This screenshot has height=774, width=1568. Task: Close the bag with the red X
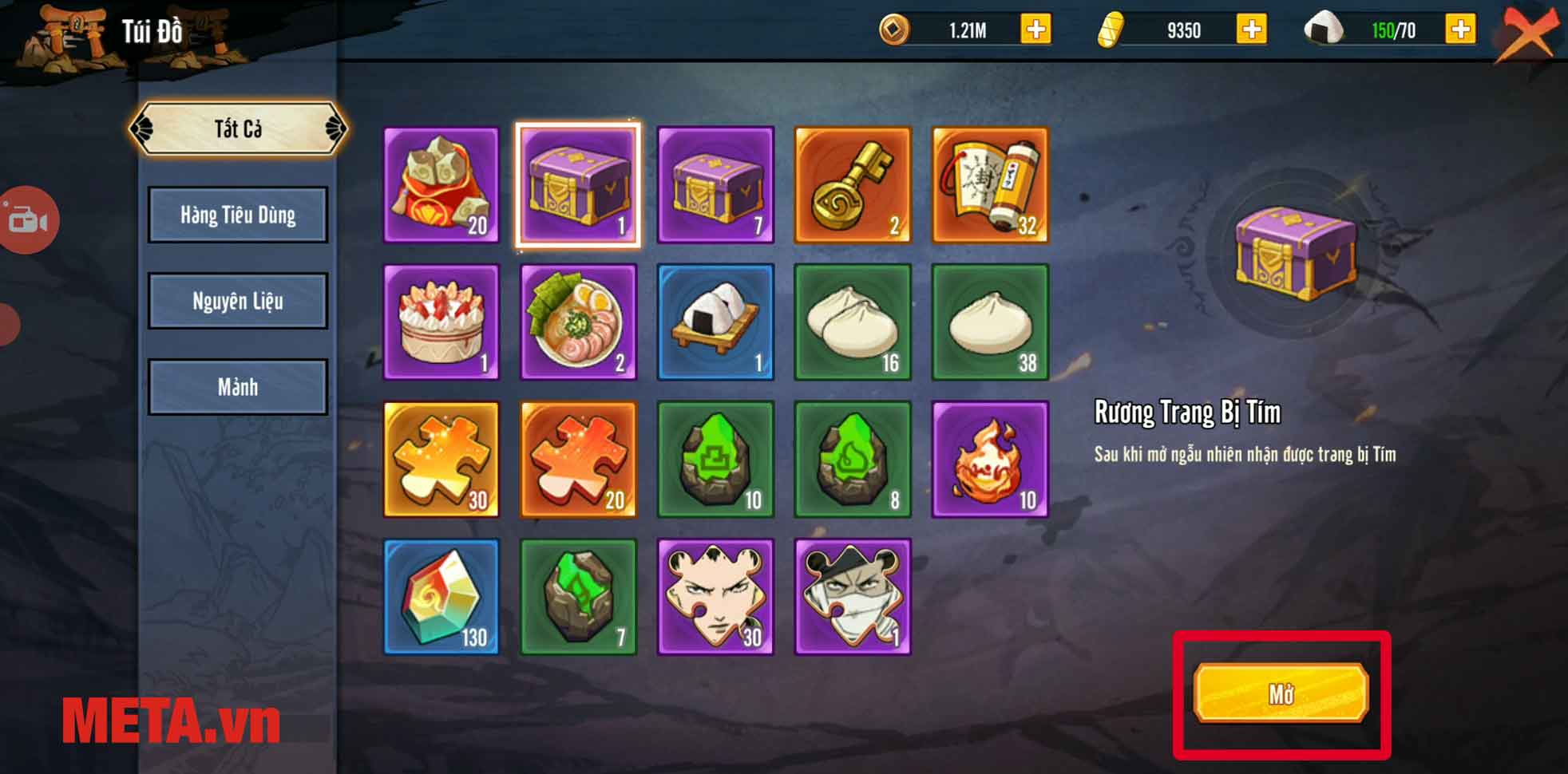[1525, 32]
